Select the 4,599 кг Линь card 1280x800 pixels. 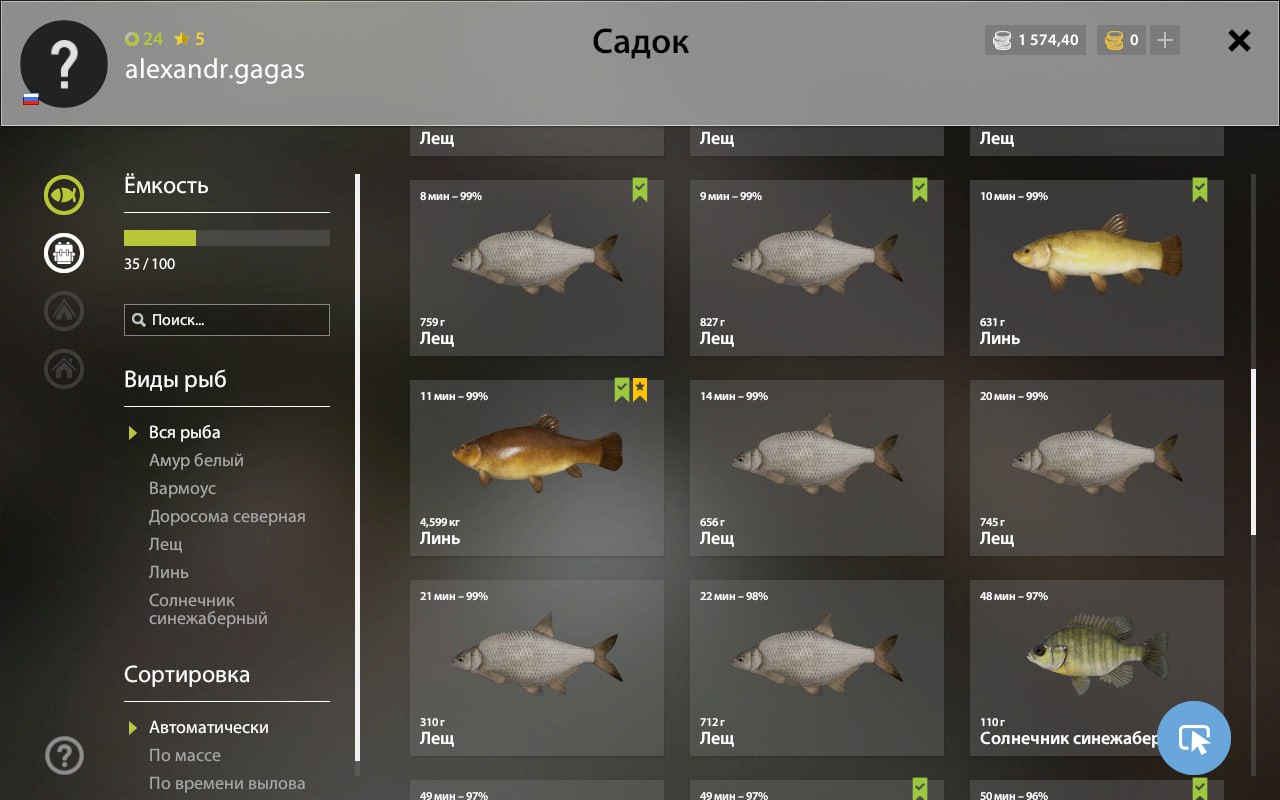click(x=537, y=467)
